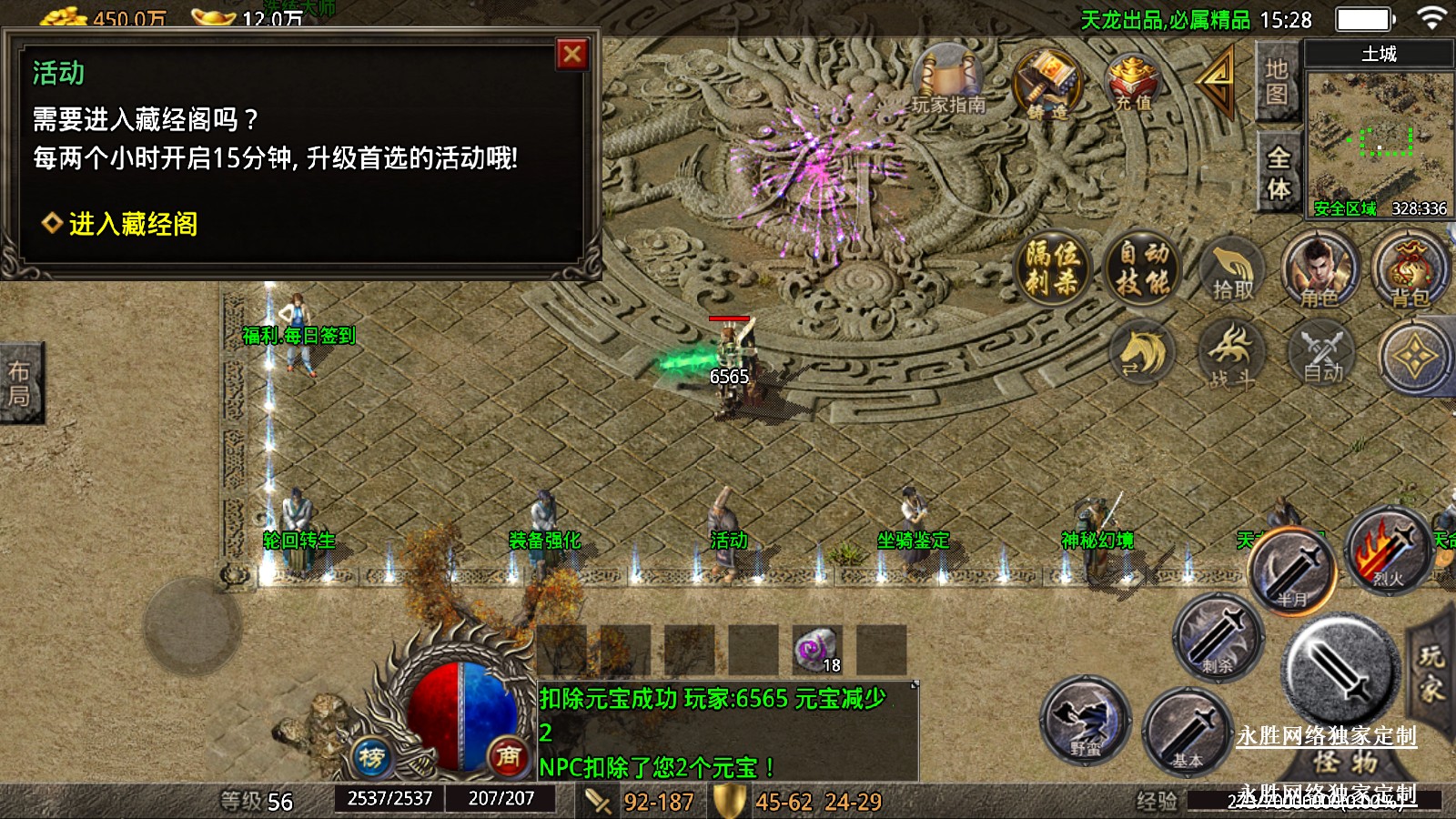Open the 地图 map button
Viewport: 1456px width, 819px height.
pyautogui.click(x=1276, y=82)
